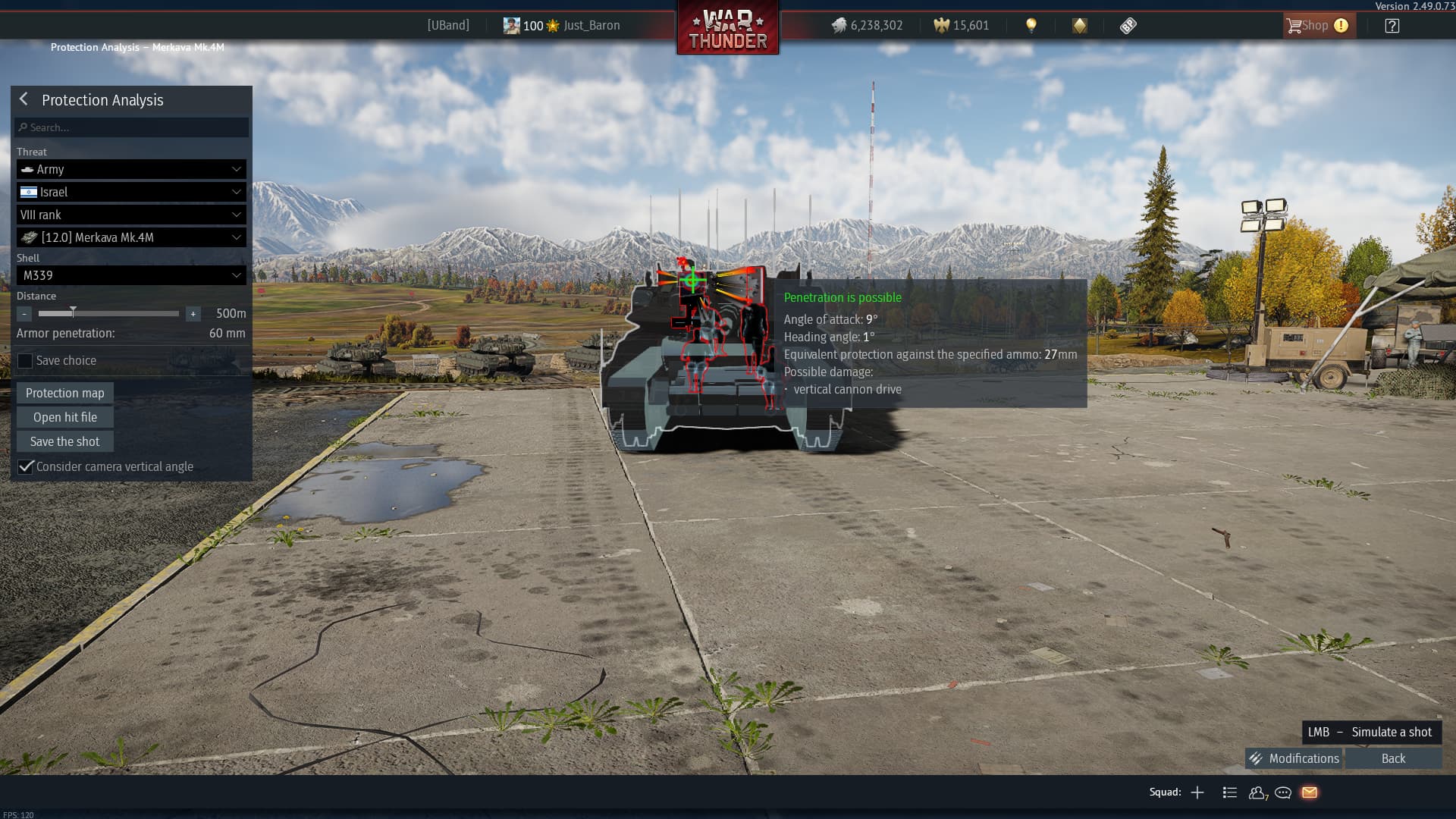1456x819 pixels.
Task: Open the Merkava Mk.4M vehicle dropdown
Action: pos(131,237)
